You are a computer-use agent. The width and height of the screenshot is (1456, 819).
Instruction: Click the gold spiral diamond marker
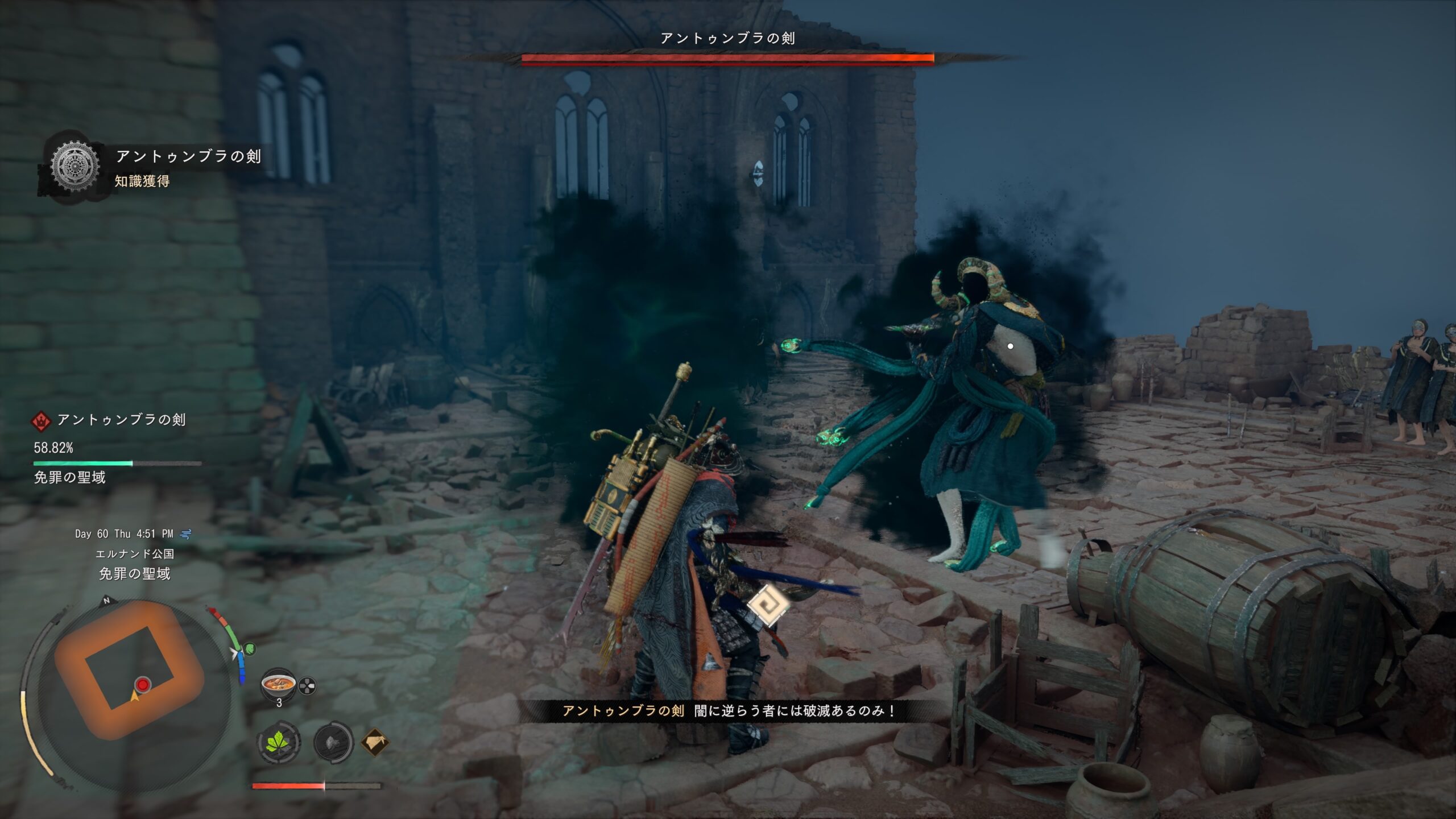pyautogui.click(x=767, y=605)
